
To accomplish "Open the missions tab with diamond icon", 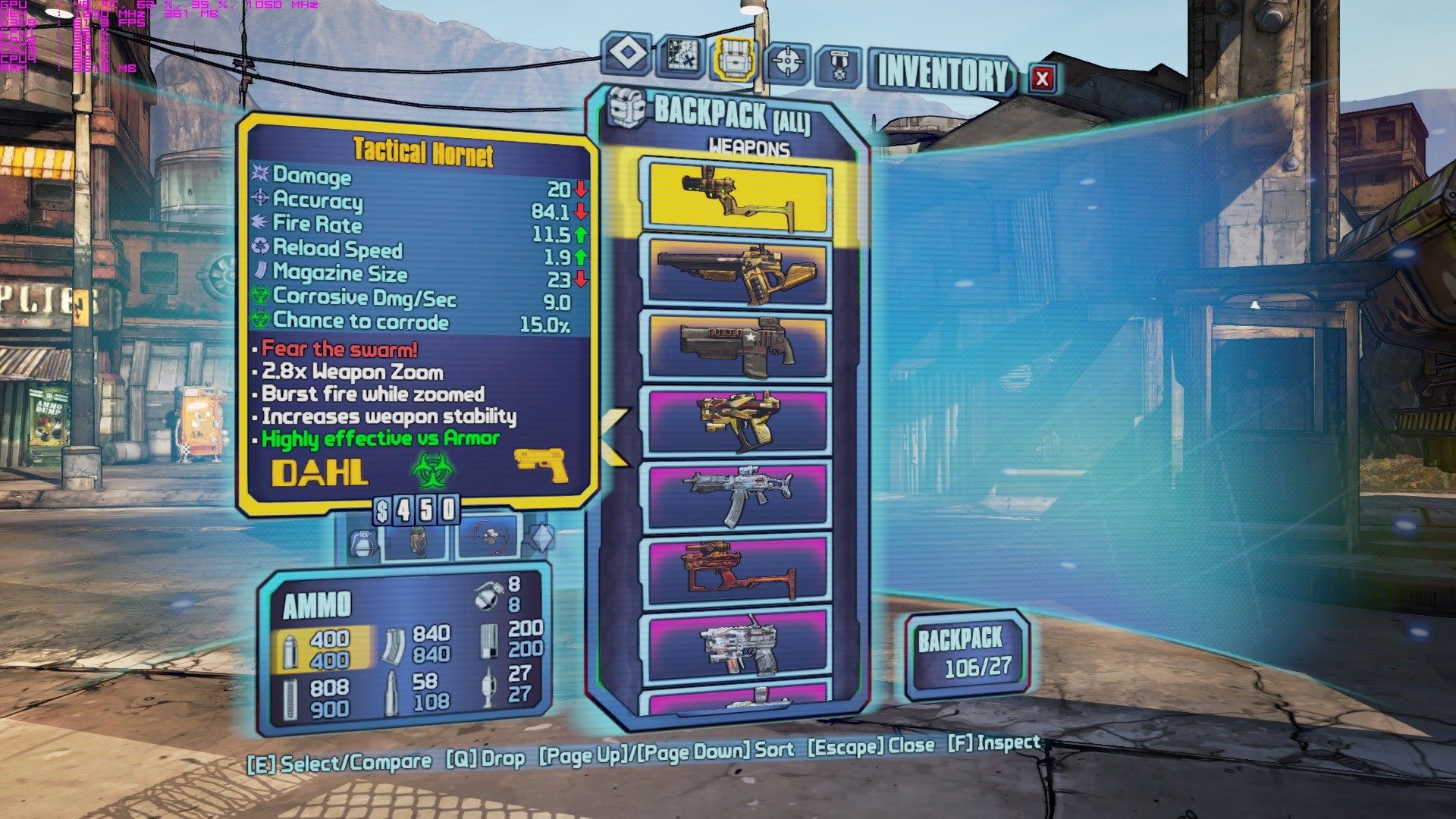I will 626,55.
